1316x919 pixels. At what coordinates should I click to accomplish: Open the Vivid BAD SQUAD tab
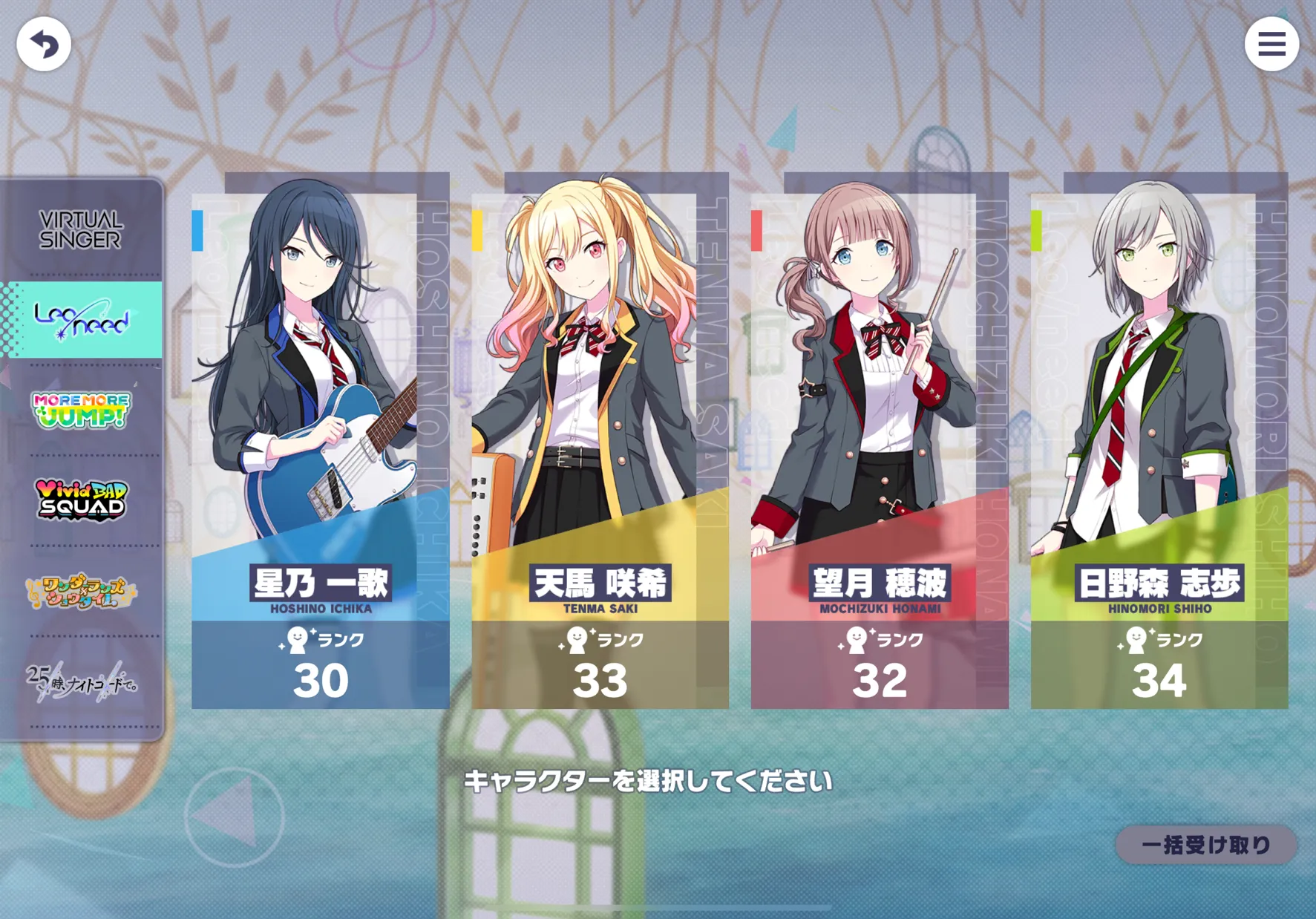(82, 500)
